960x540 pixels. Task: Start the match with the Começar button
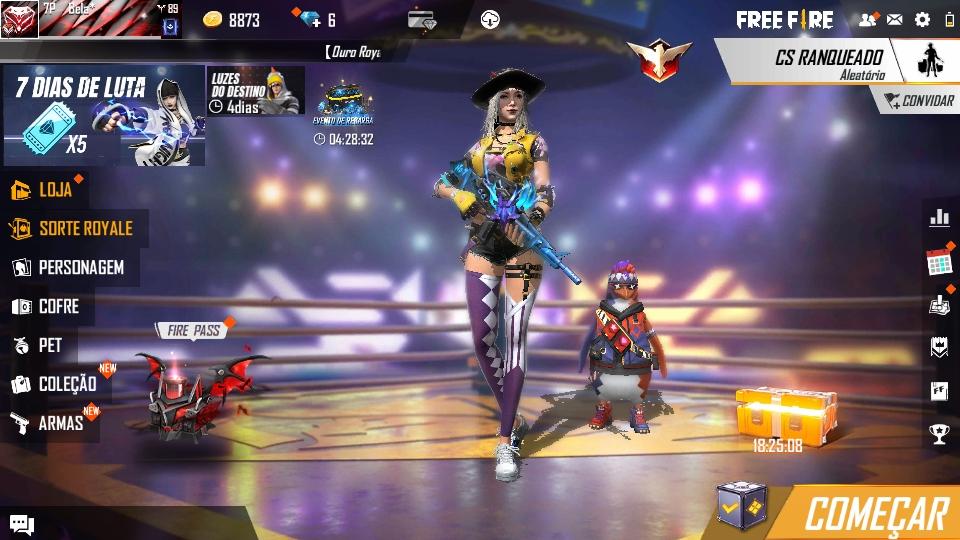tap(875, 513)
